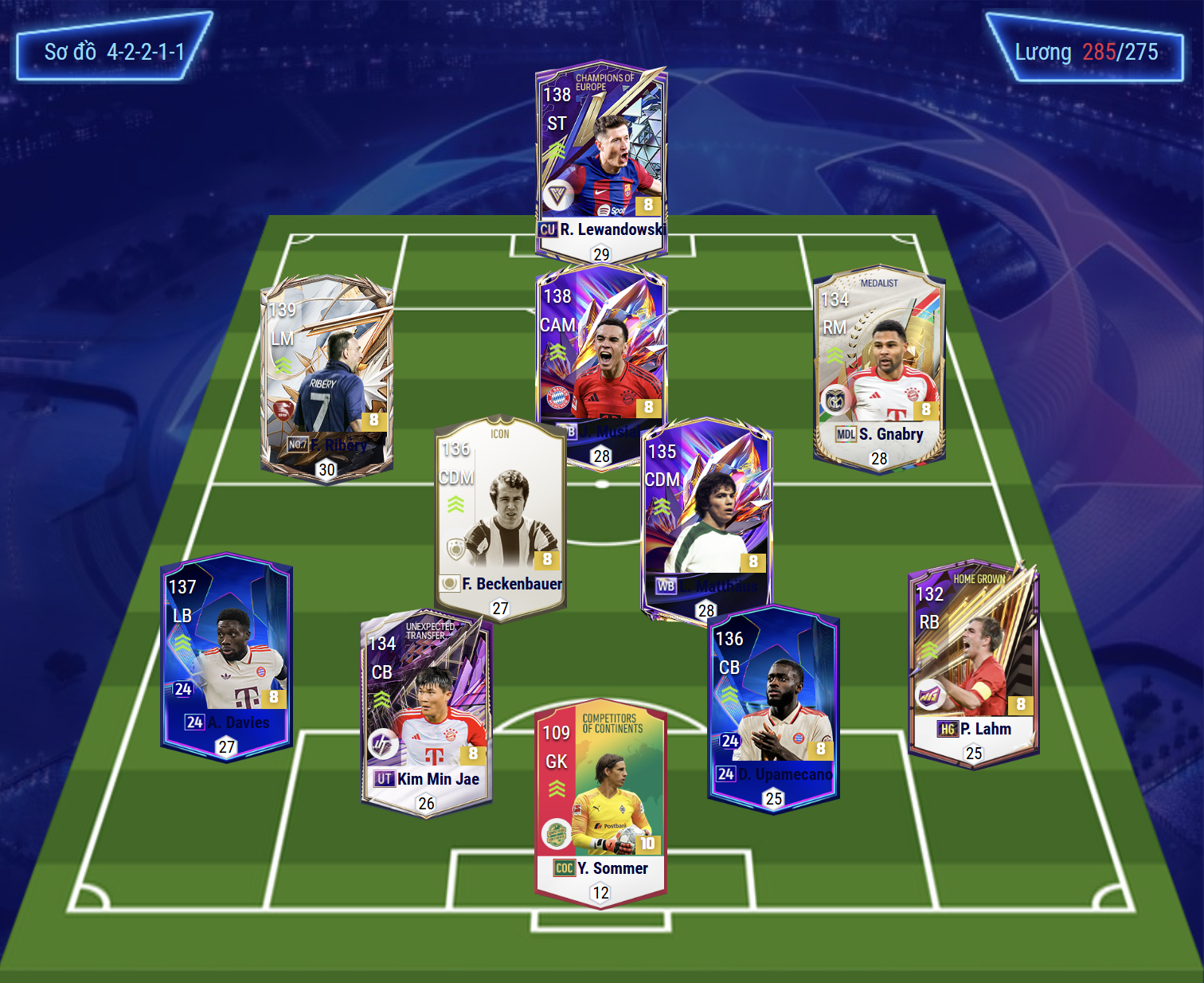Choose the A. Davies left back card
Screen dimensions: 1204x983
pyautogui.click(x=227, y=655)
